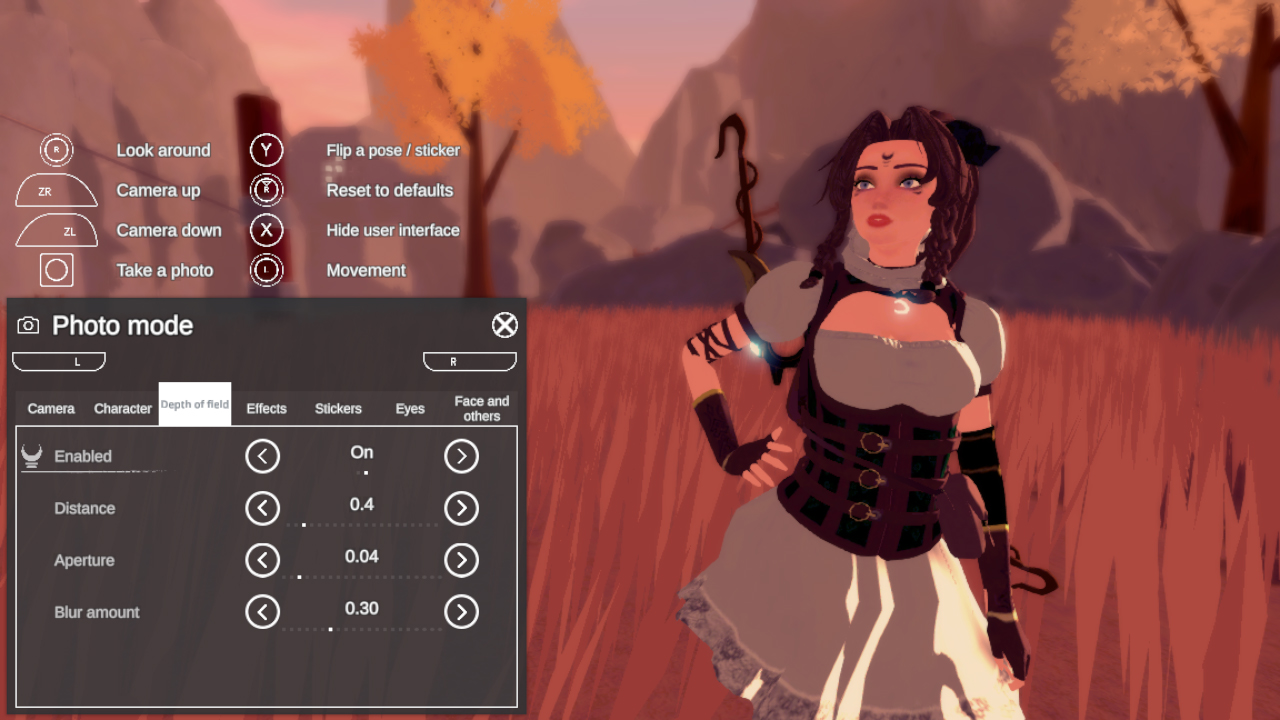This screenshot has width=1280, height=720.
Task: Click the Y button icon for flipping a pose
Action: tap(266, 150)
